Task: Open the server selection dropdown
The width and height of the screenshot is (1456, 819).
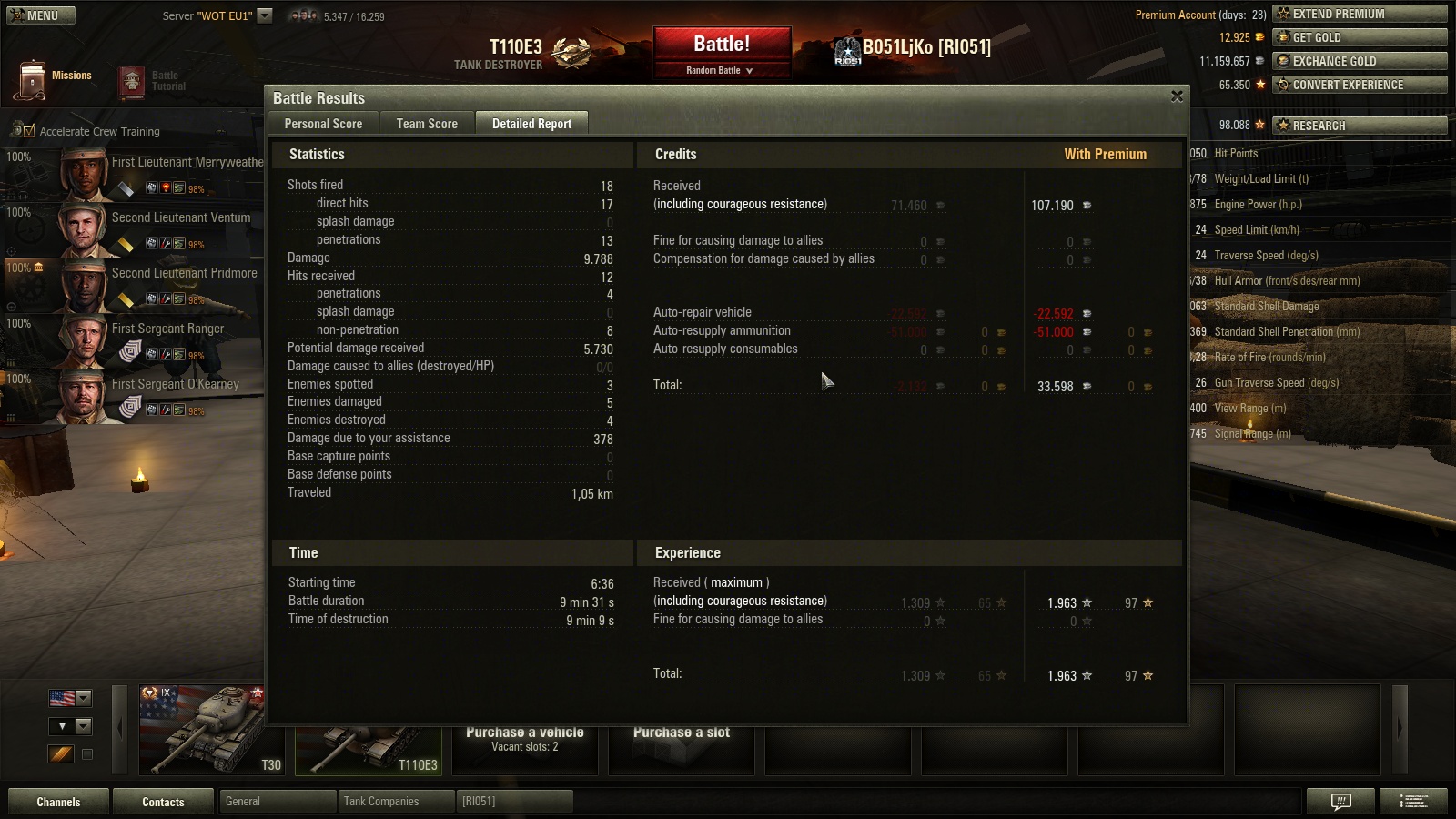Action: (x=265, y=15)
